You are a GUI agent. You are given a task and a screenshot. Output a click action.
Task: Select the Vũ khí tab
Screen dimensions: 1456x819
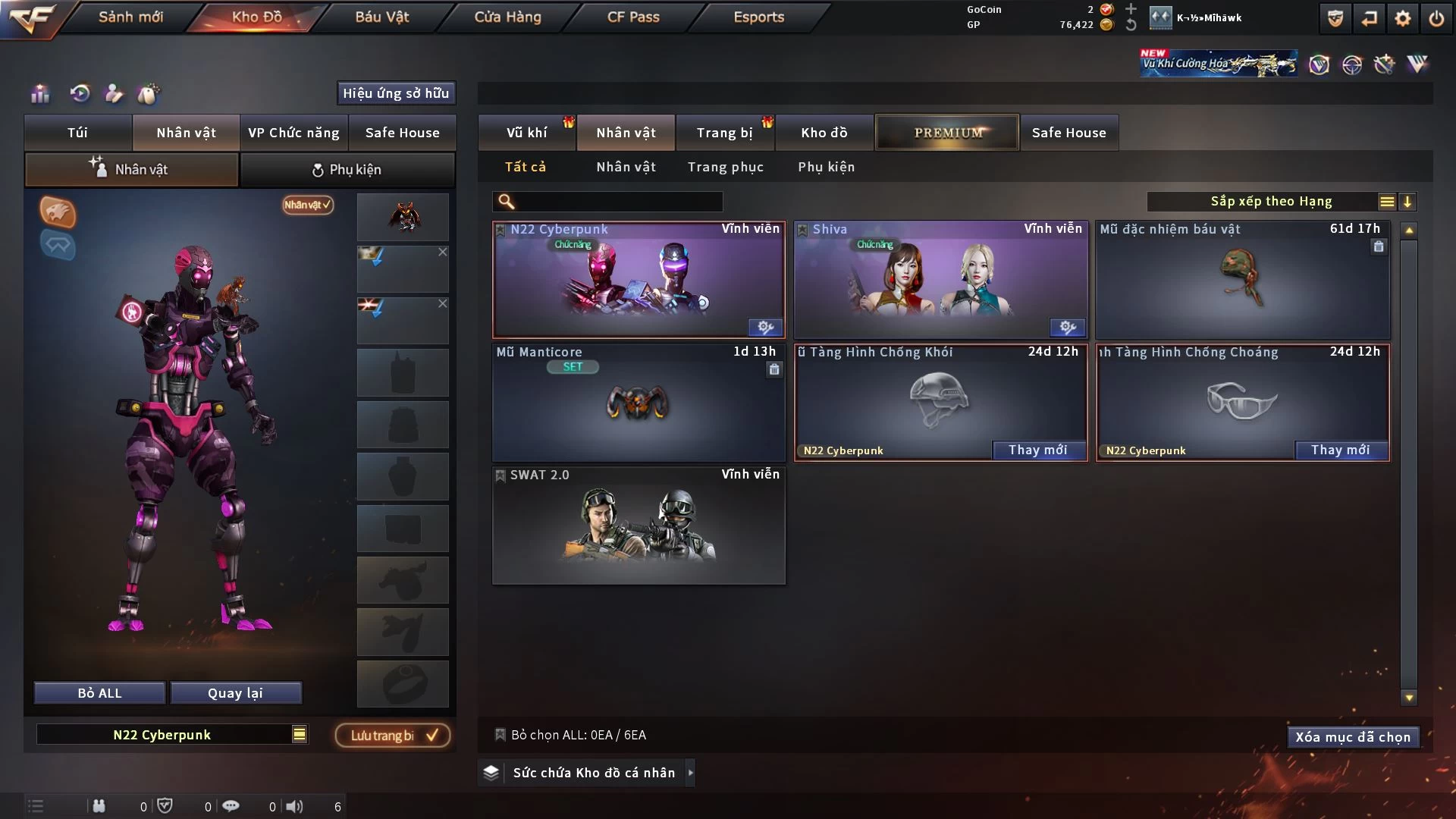tap(527, 133)
